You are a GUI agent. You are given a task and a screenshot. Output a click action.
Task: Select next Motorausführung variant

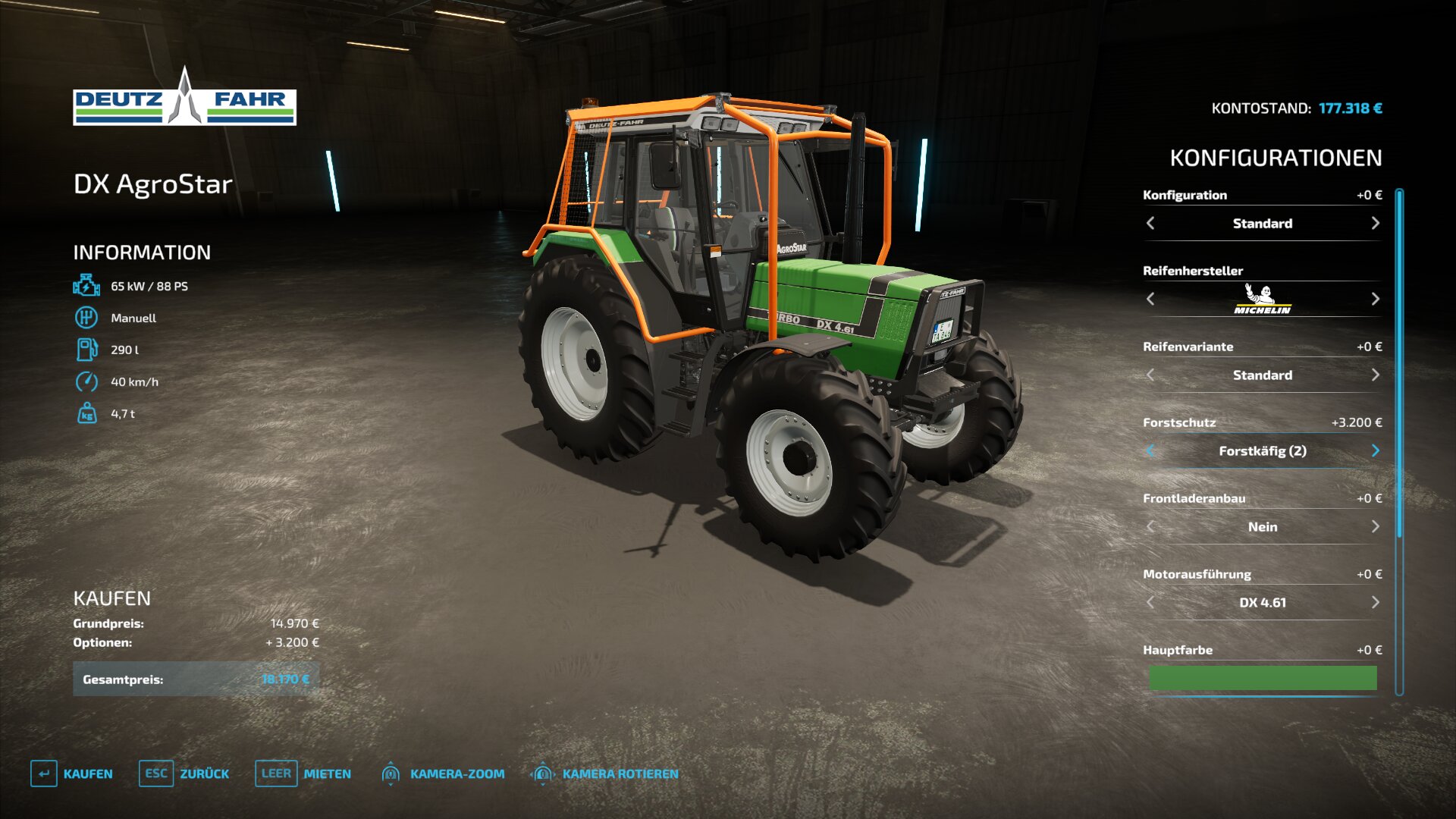pos(1375,602)
